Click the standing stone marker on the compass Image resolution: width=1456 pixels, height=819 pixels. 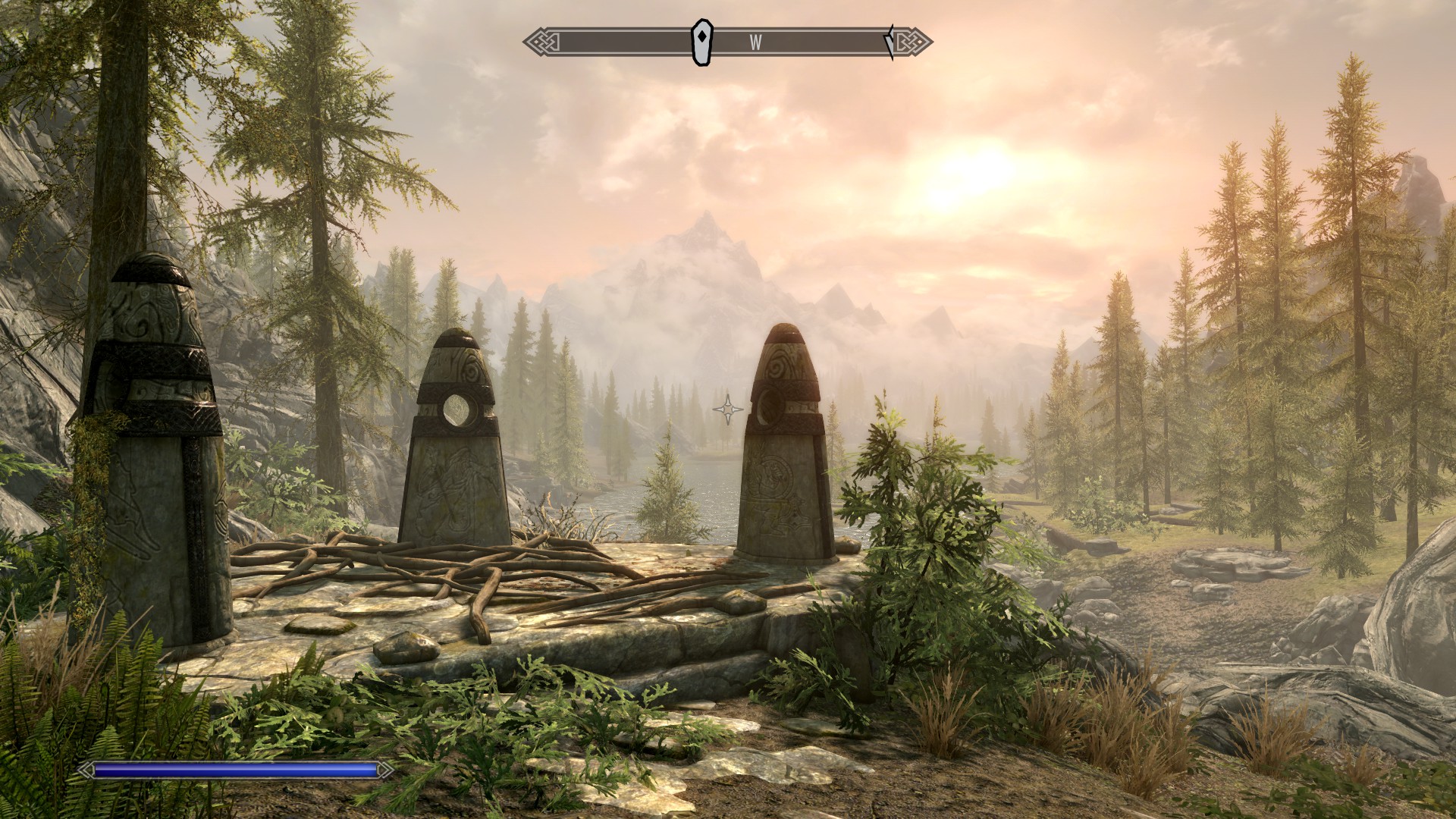(703, 42)
